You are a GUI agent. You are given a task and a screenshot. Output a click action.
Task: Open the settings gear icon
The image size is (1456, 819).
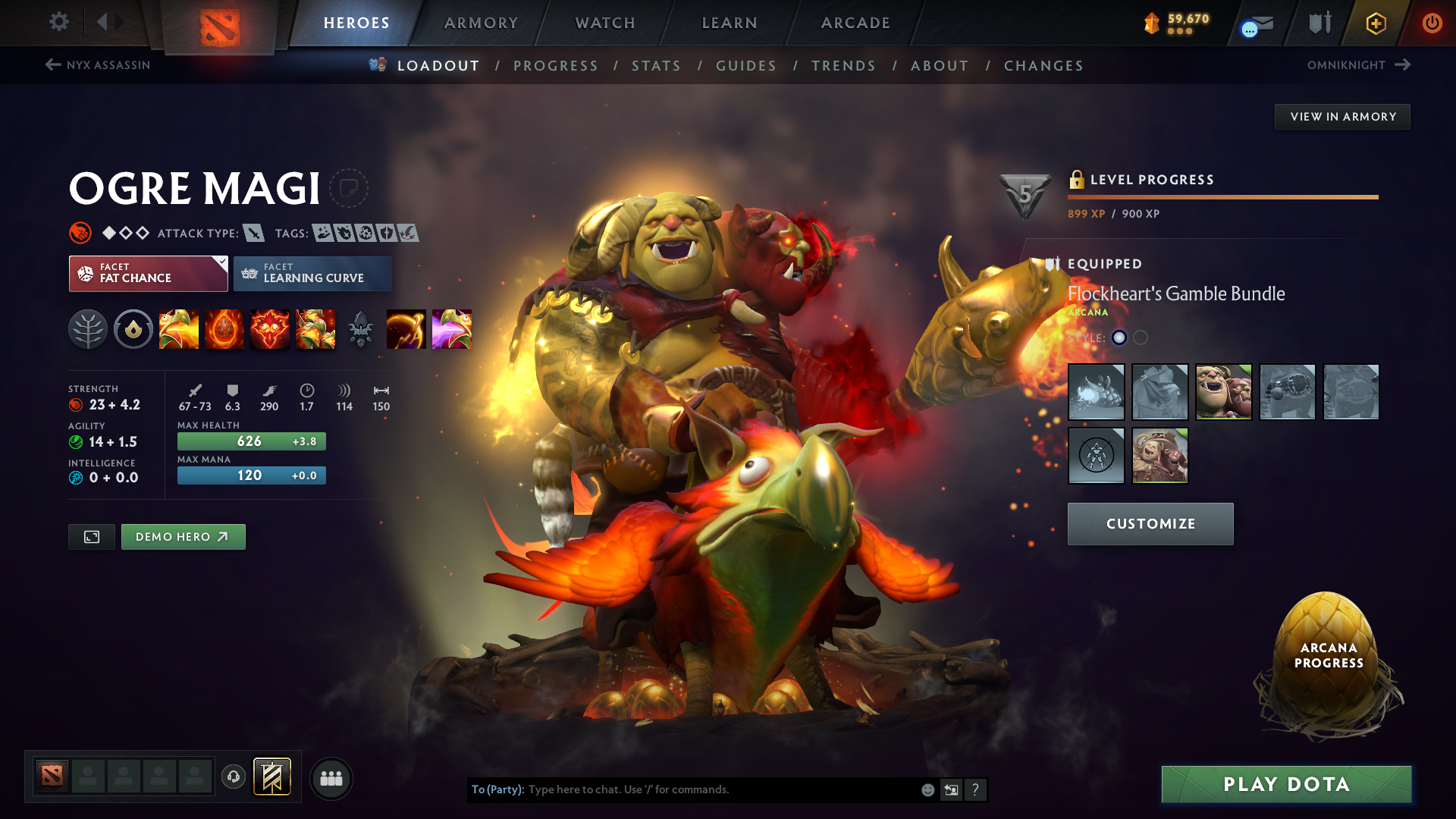[58, 22]
